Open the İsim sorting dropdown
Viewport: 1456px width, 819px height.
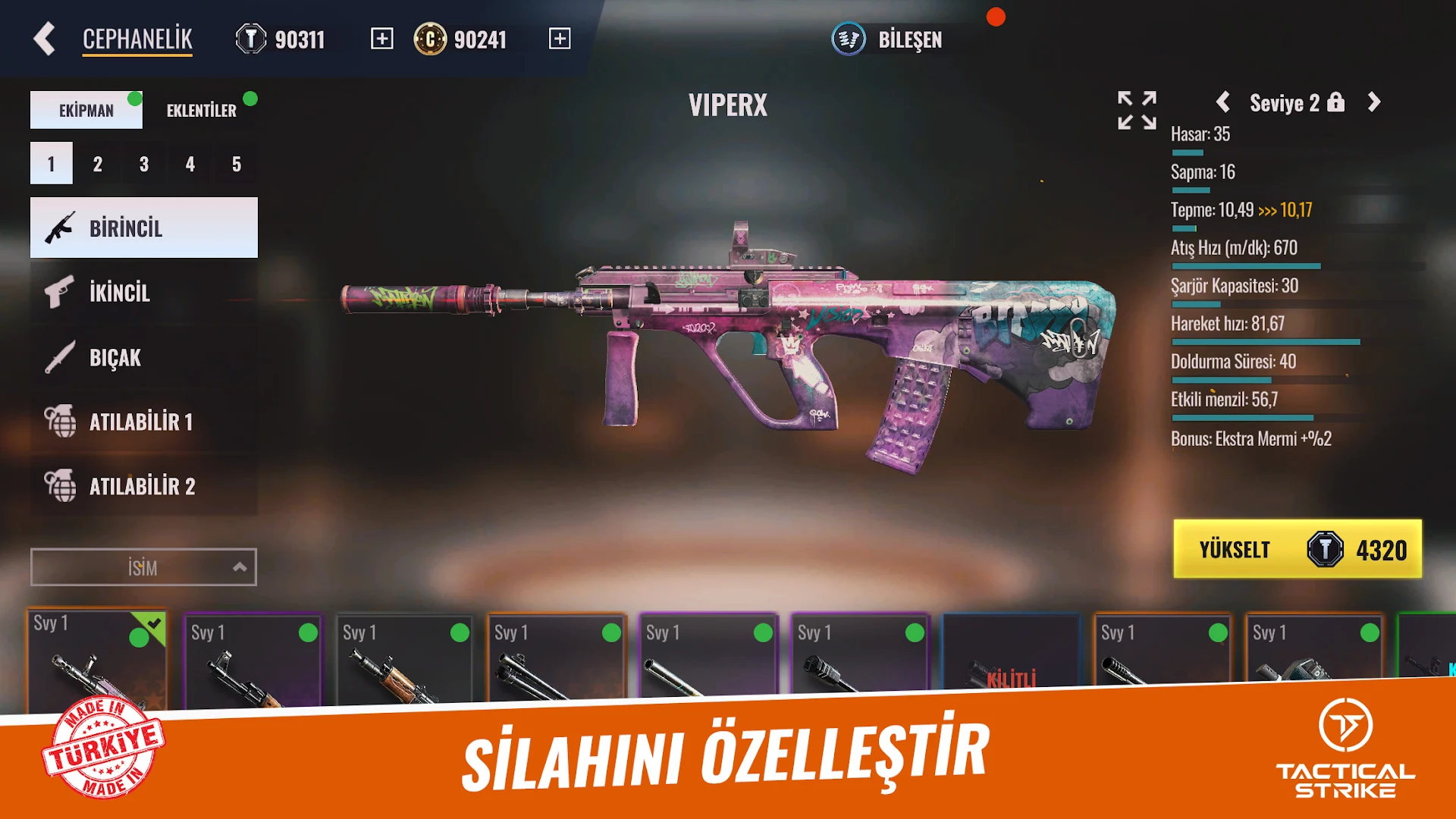click(x=143, y=566)
